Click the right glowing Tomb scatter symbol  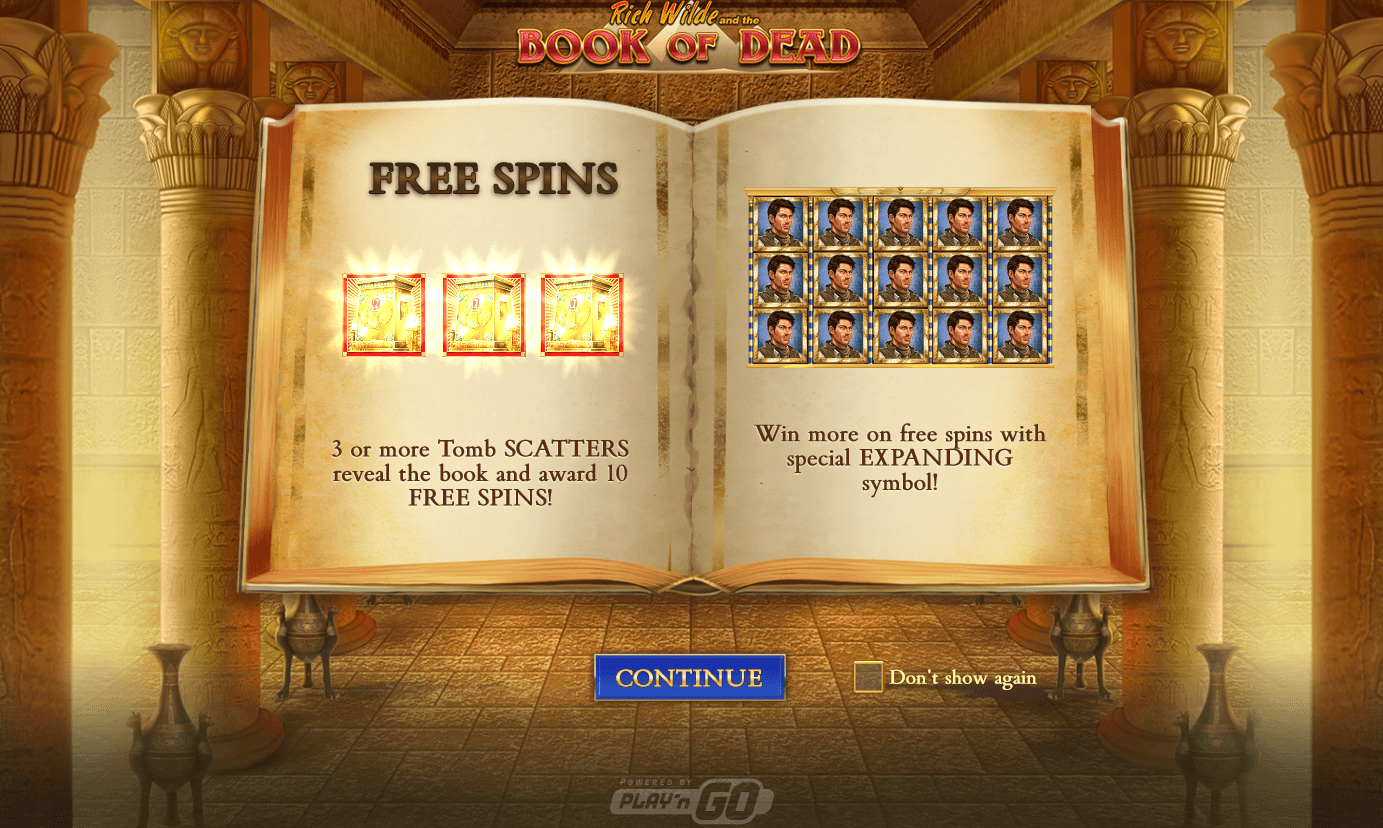[583, 313]
